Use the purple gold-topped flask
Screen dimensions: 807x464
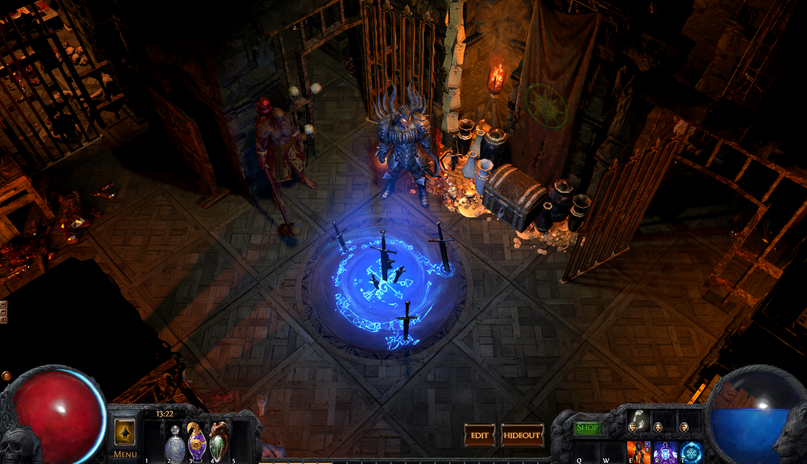pyautogui.click(x=197, y=440)
